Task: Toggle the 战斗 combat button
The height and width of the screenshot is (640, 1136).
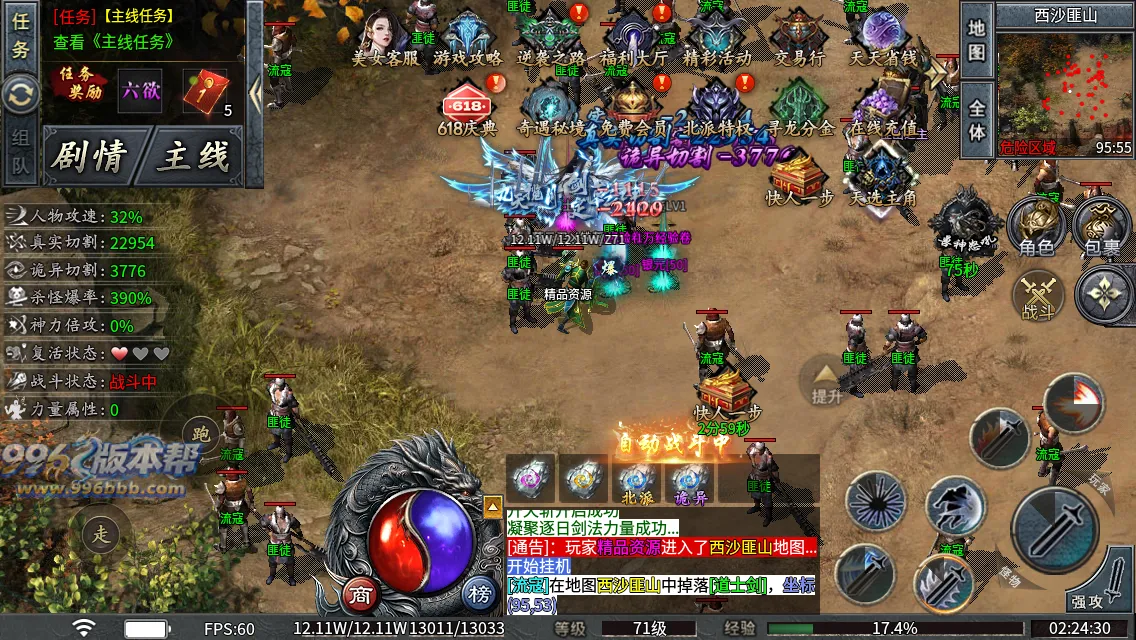Action: pyautogui.click(x=1038, y=296)
